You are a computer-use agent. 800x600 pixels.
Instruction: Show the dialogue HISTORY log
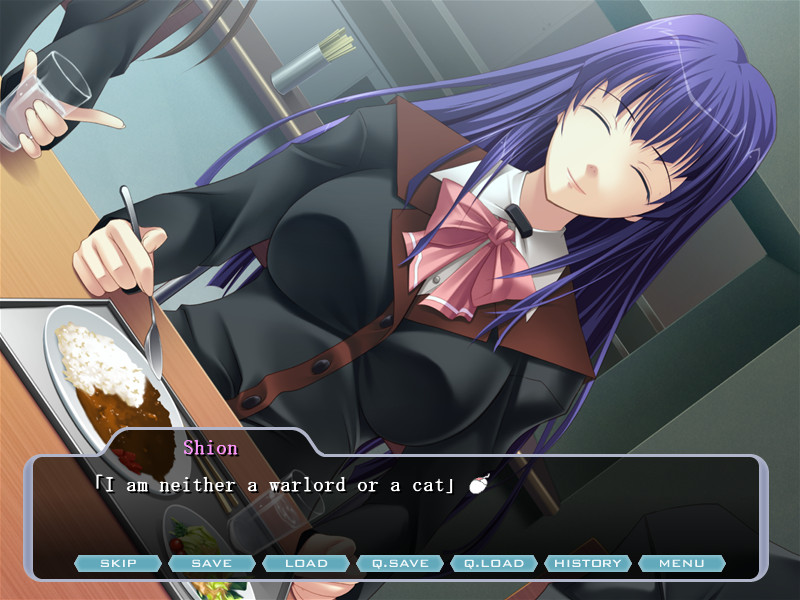[588, 563]
